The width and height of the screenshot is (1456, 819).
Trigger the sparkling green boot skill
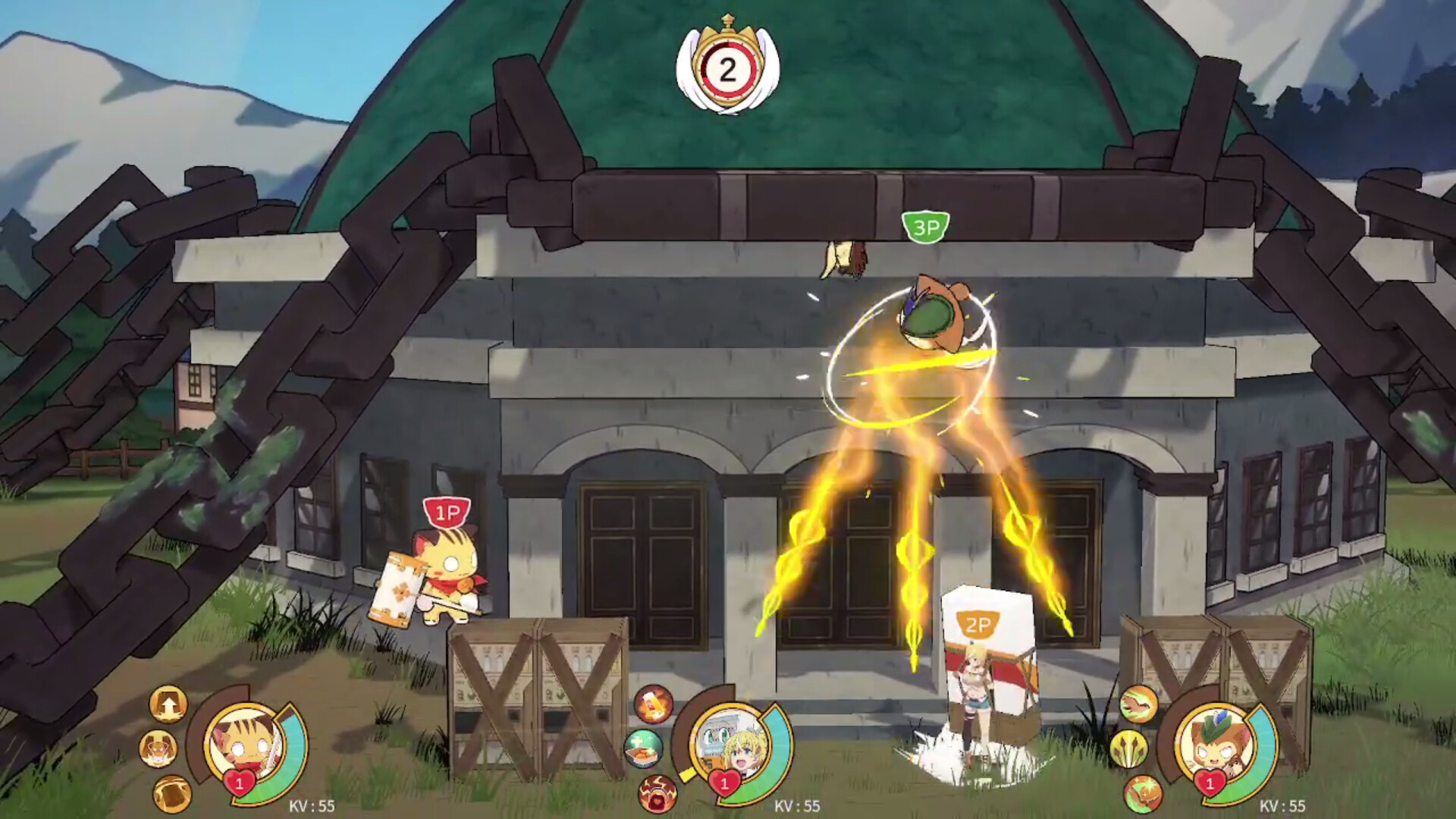point(1143,794)
